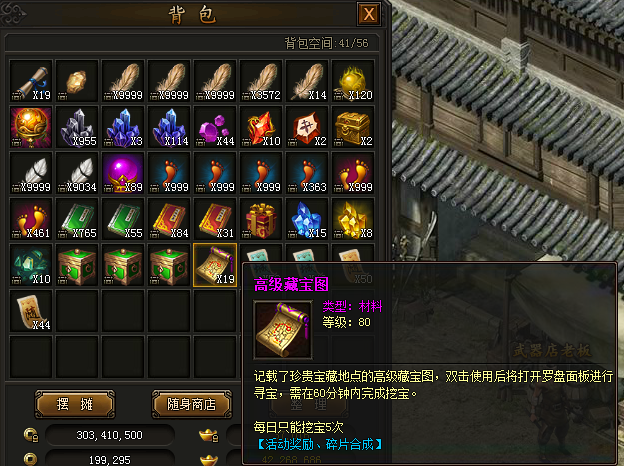This screenshot has width=624, height=466.
Task: Select the yellow crystal stack X8
Action: pyautogui.click(x=353, y=218)
